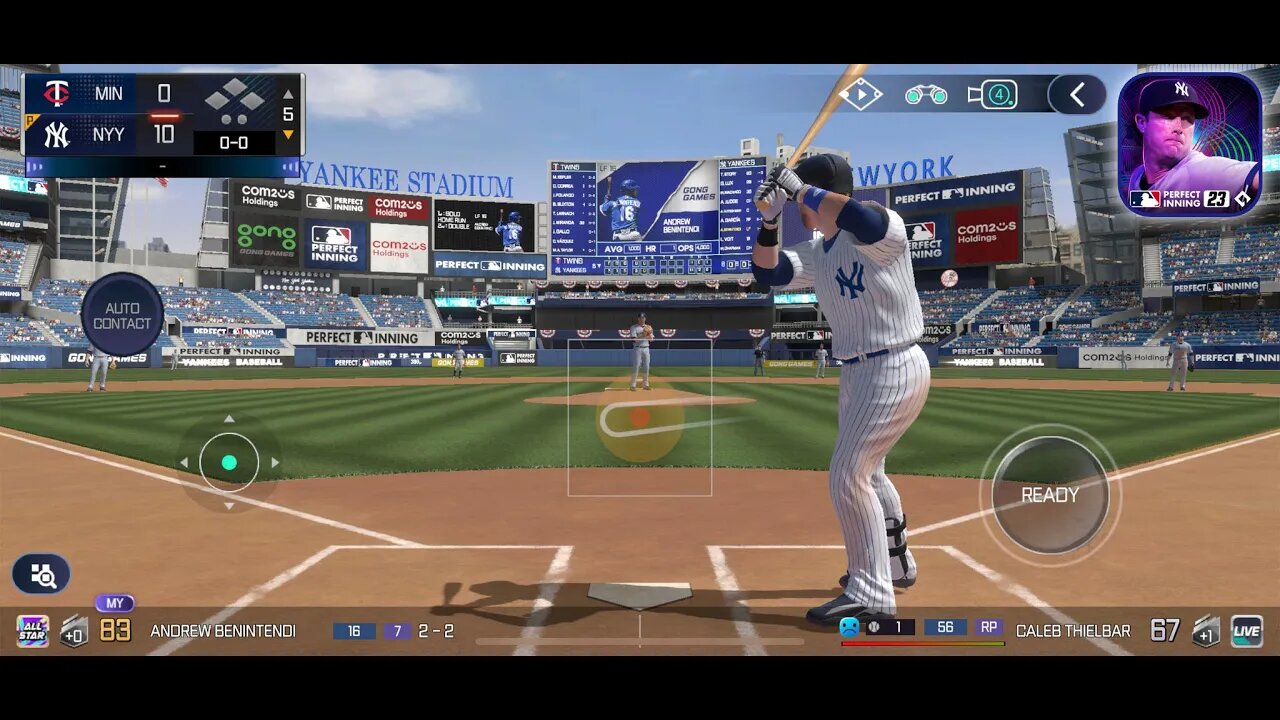Tap the sad face pitcher mood icon
Image resolution: width=1280 pixels, height=720 pixels.
click(848, 629)
